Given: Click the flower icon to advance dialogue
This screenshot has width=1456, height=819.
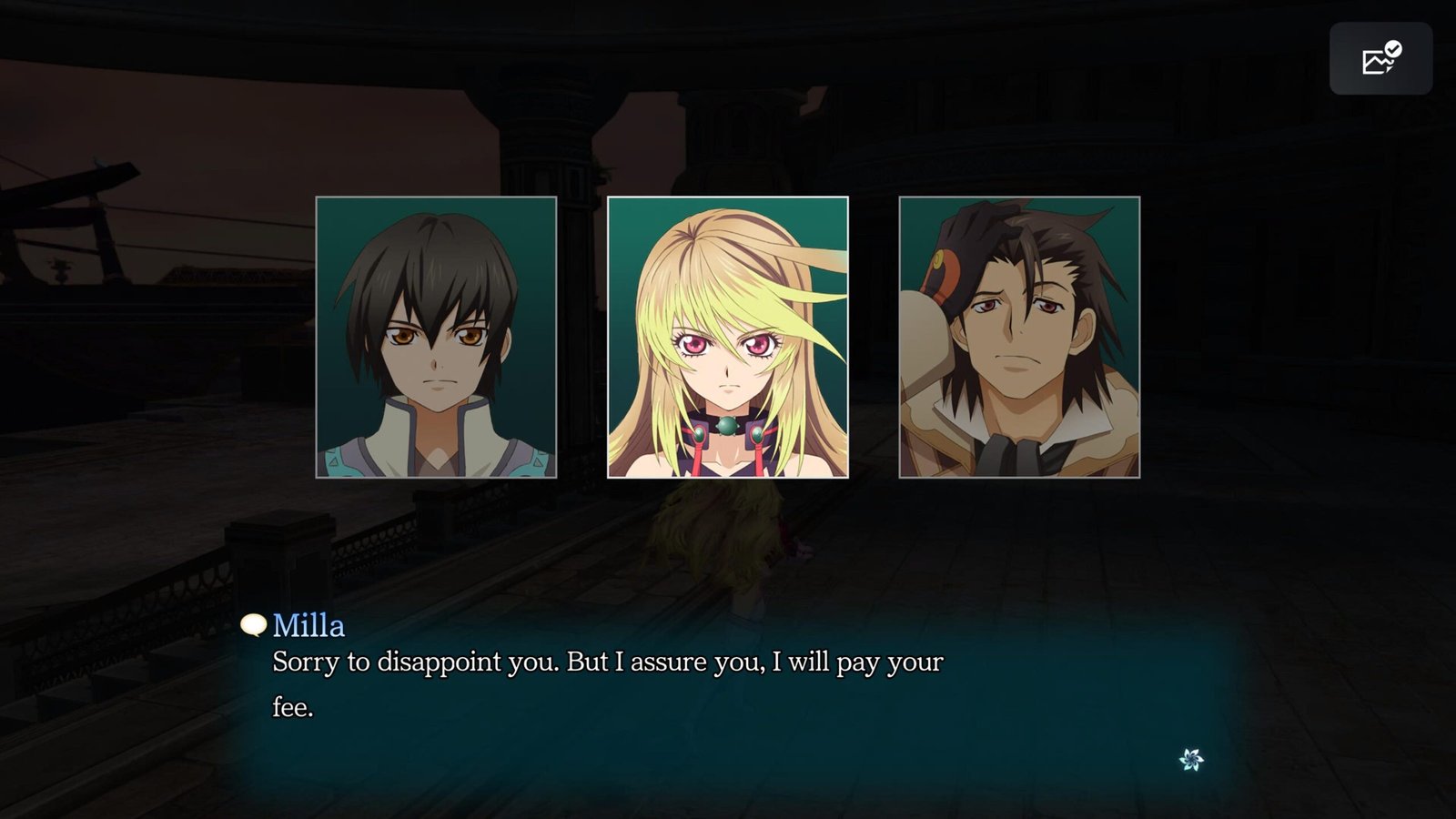Looking at the screenshot, I should pyautogui.click(x=1191, y=759).
